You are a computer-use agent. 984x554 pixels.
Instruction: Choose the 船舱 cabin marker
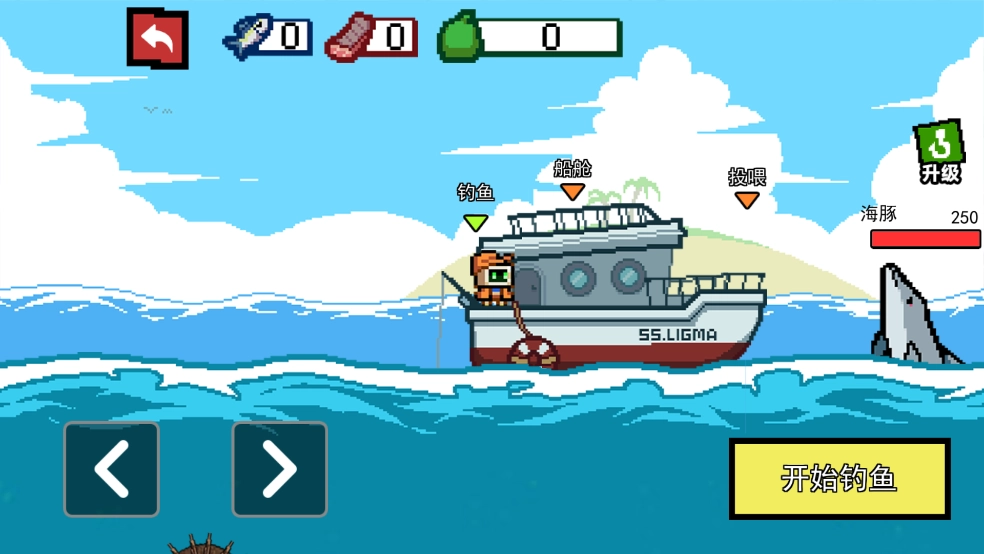(x=572, y=190)
